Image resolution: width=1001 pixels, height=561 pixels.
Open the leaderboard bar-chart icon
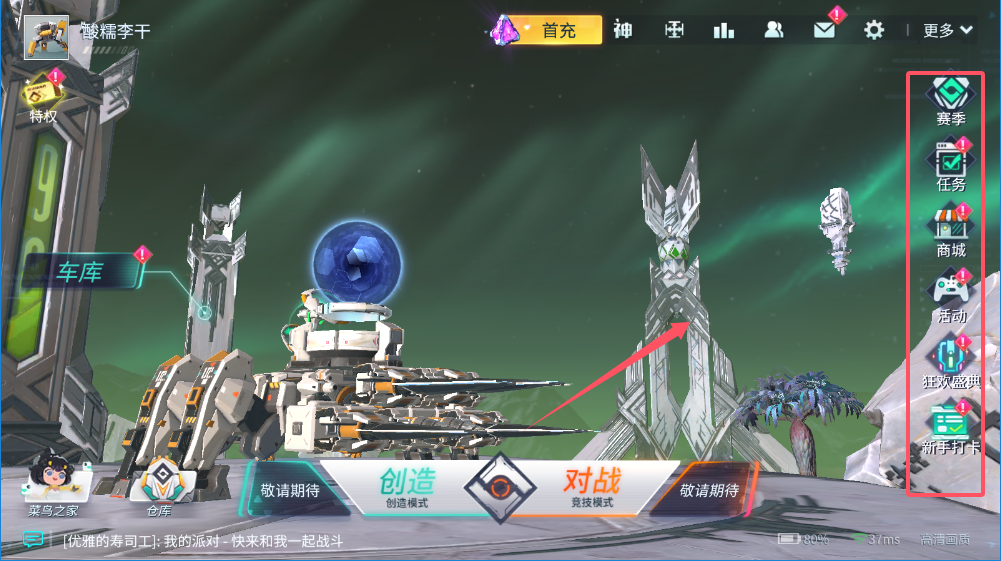(x=724, y=30)
